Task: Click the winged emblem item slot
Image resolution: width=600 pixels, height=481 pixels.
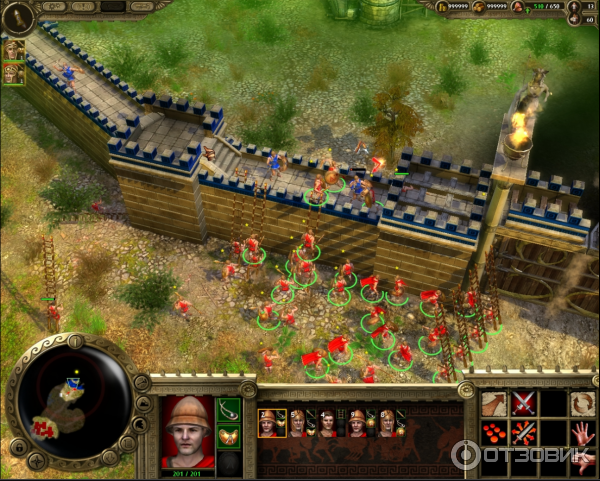Action: click(229, 437)
